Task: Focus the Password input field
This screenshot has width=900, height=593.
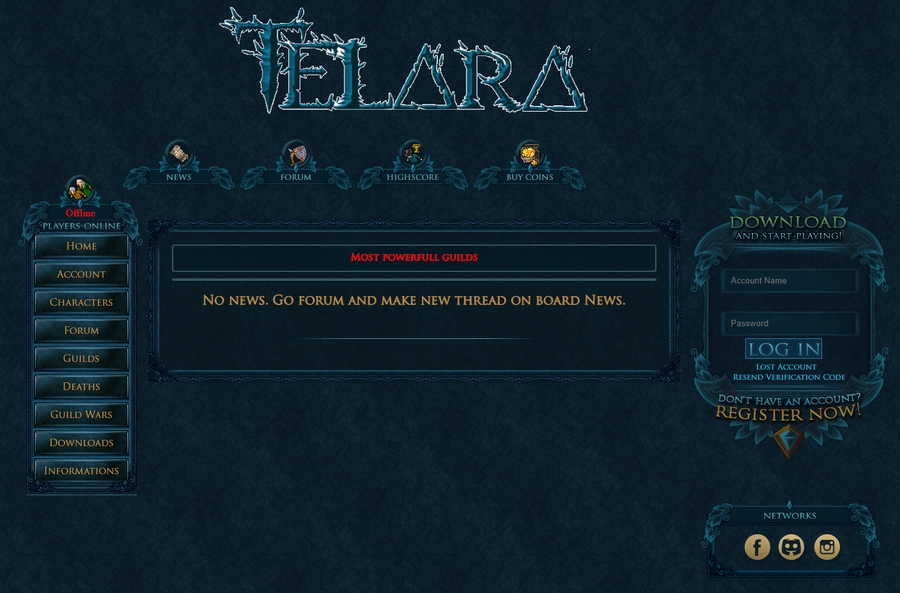Action: [789, 323]
